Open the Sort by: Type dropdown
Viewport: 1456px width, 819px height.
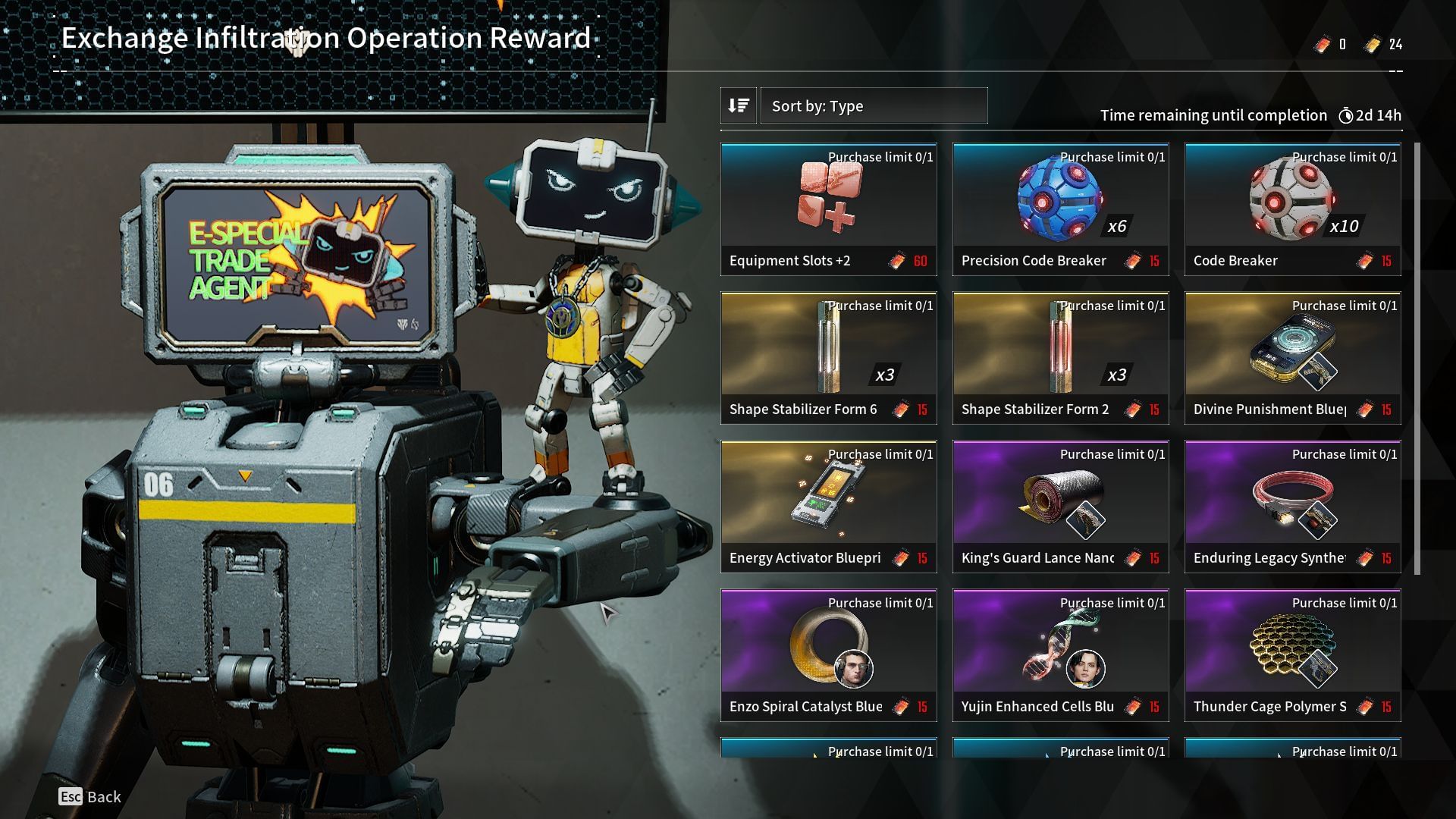pos(874,106)
